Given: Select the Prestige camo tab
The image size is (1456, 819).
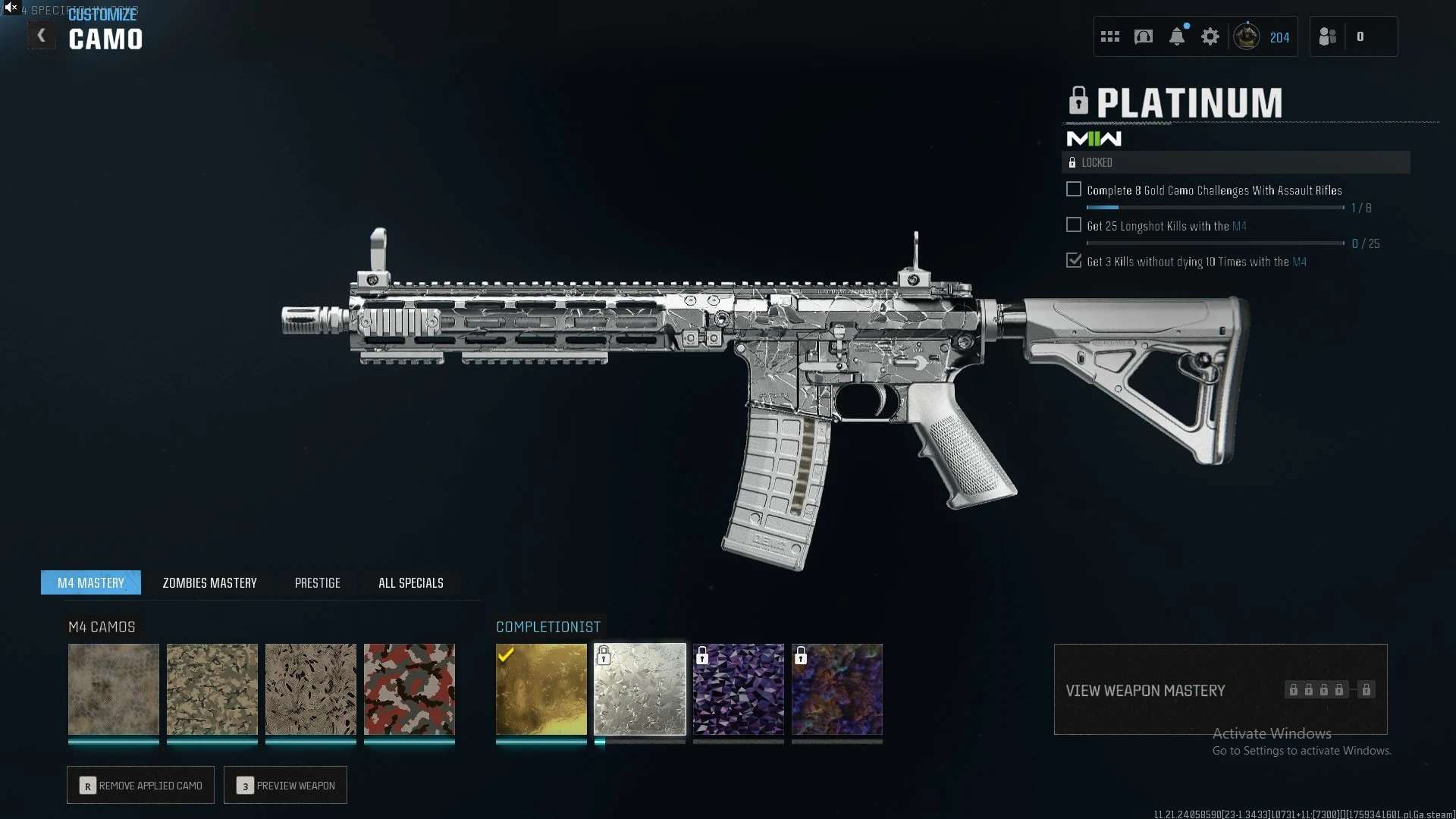Looking at the screenshot, I should (317, 582).
